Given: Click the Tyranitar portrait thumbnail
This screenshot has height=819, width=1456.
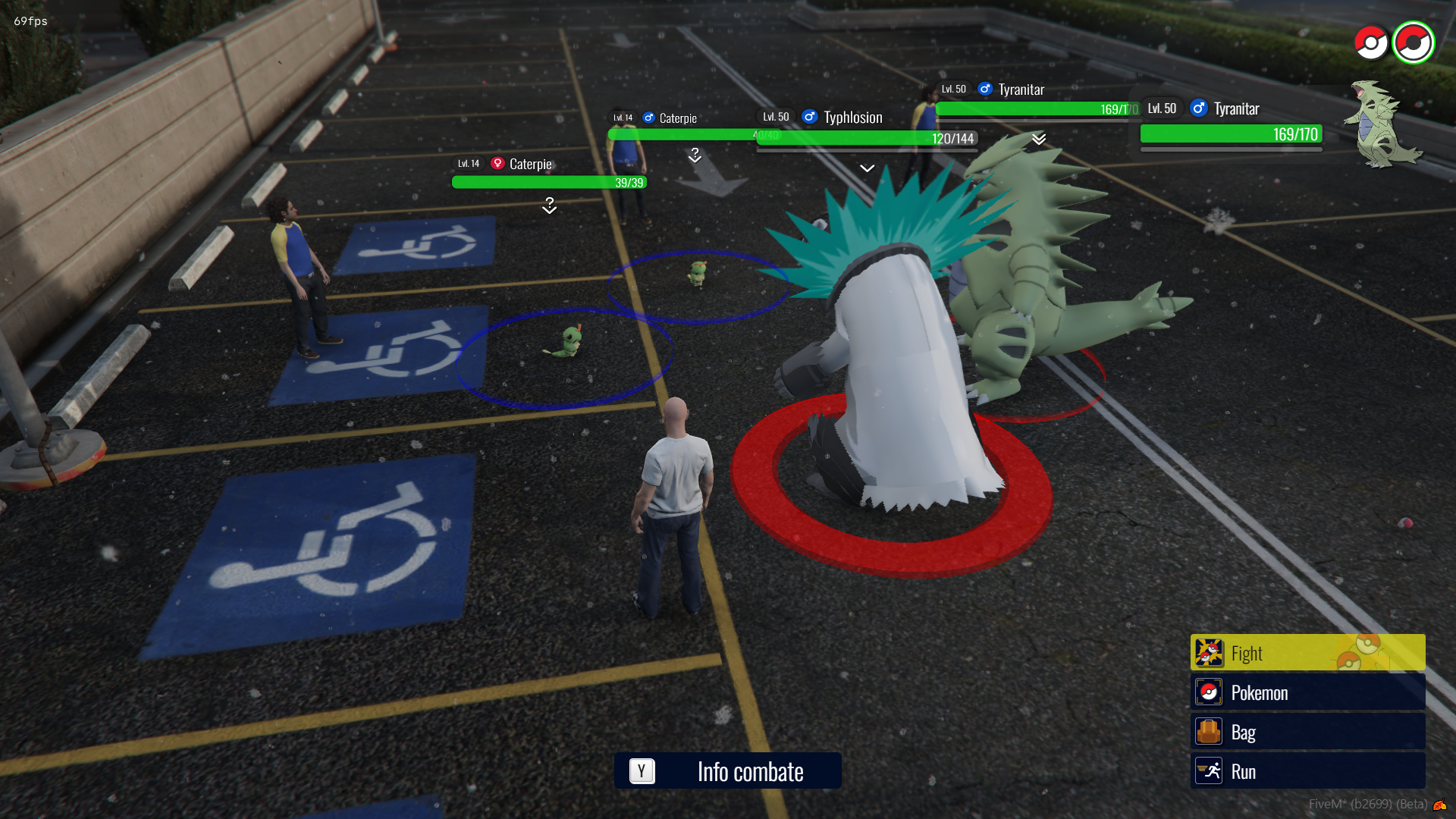Looking at the screenshot, I should 1382,124.
